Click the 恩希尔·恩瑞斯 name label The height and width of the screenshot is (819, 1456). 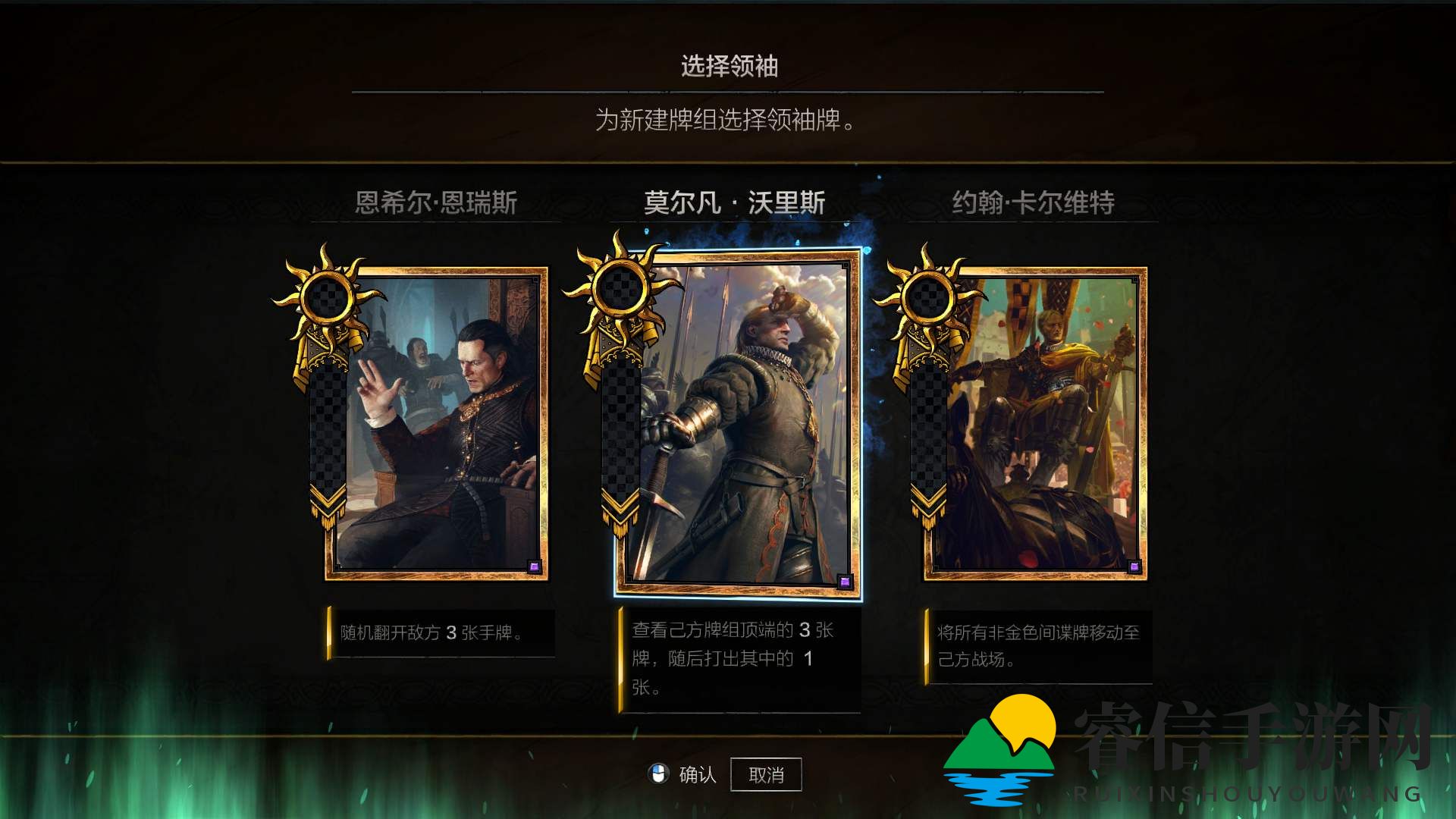(438, 202)
